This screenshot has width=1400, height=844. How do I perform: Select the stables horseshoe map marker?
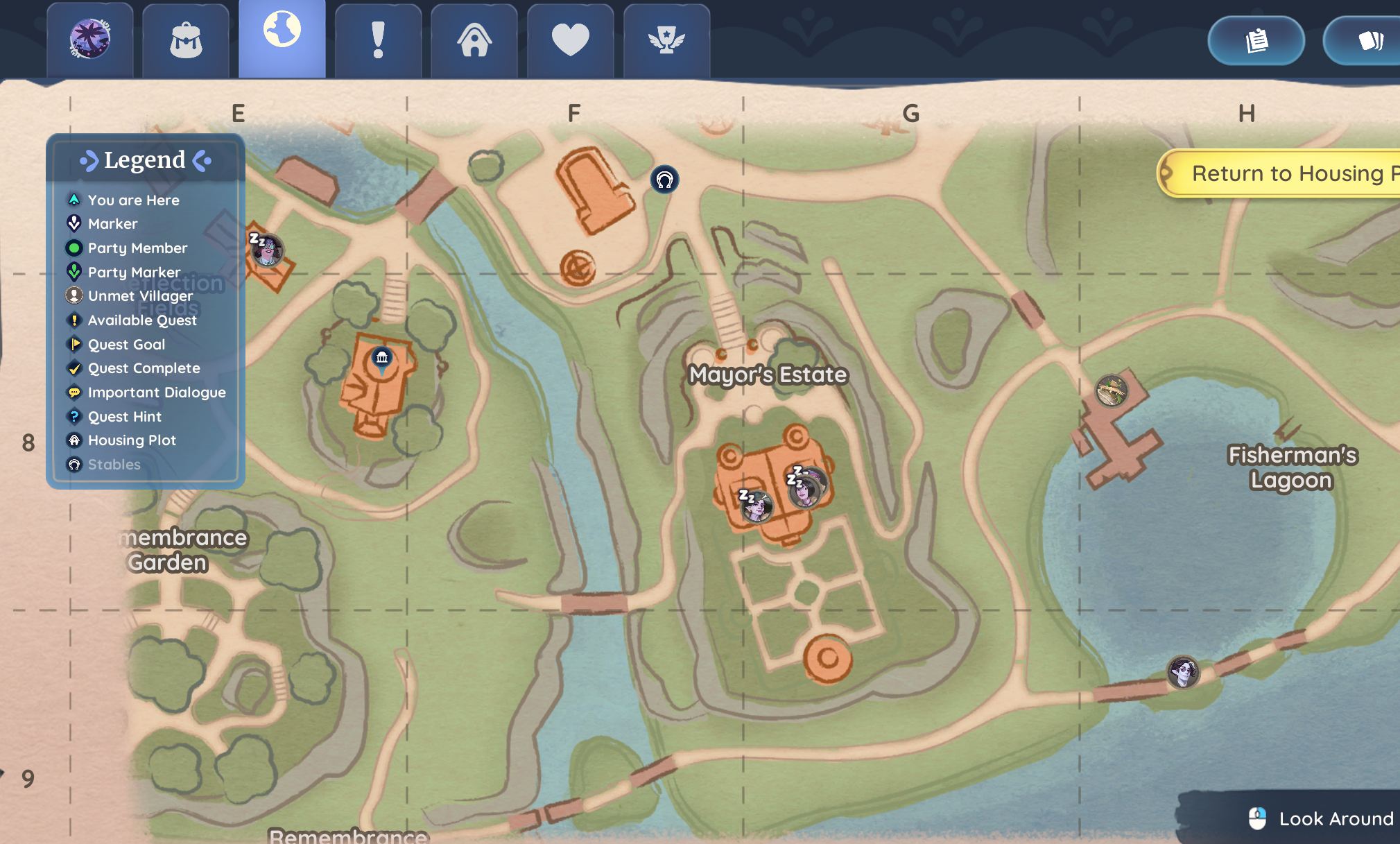pyautogui.click(x=664, y=180)
